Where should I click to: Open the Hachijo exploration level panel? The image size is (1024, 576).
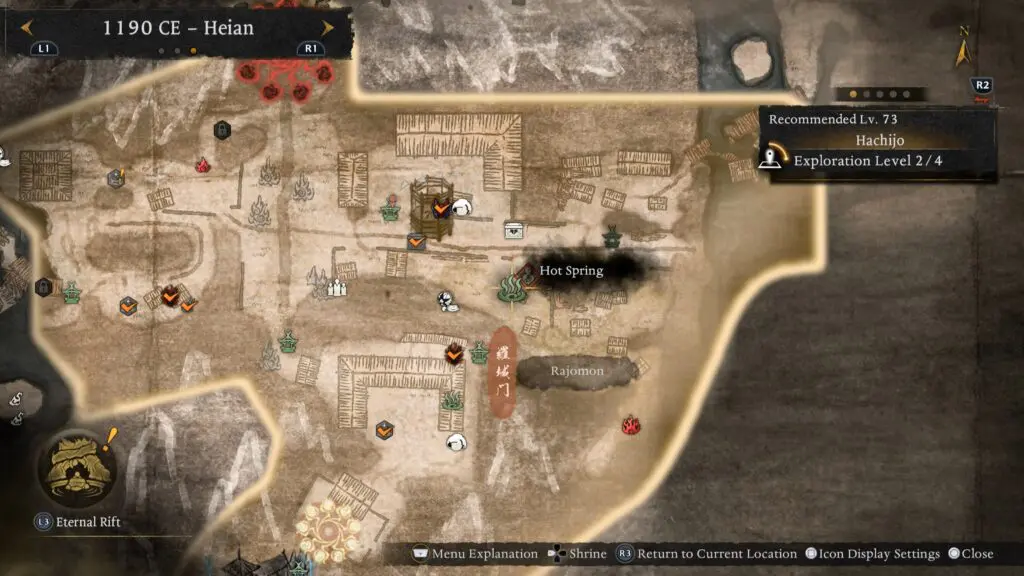[x=878, y=144]
